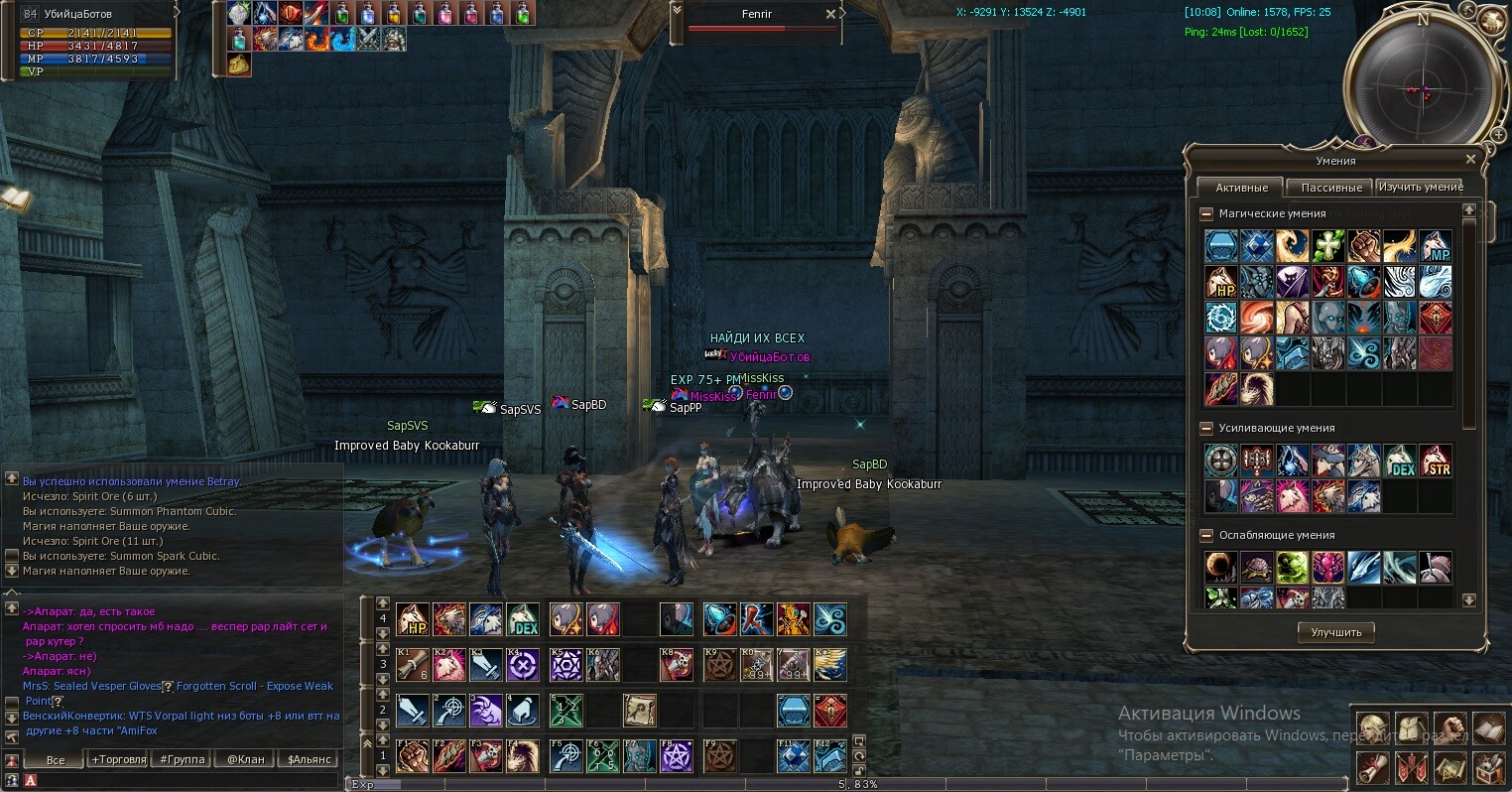Collapse the Усиливающие умения section
This screenshot has width=1512, height=792.
click(x=1206, y=428)
